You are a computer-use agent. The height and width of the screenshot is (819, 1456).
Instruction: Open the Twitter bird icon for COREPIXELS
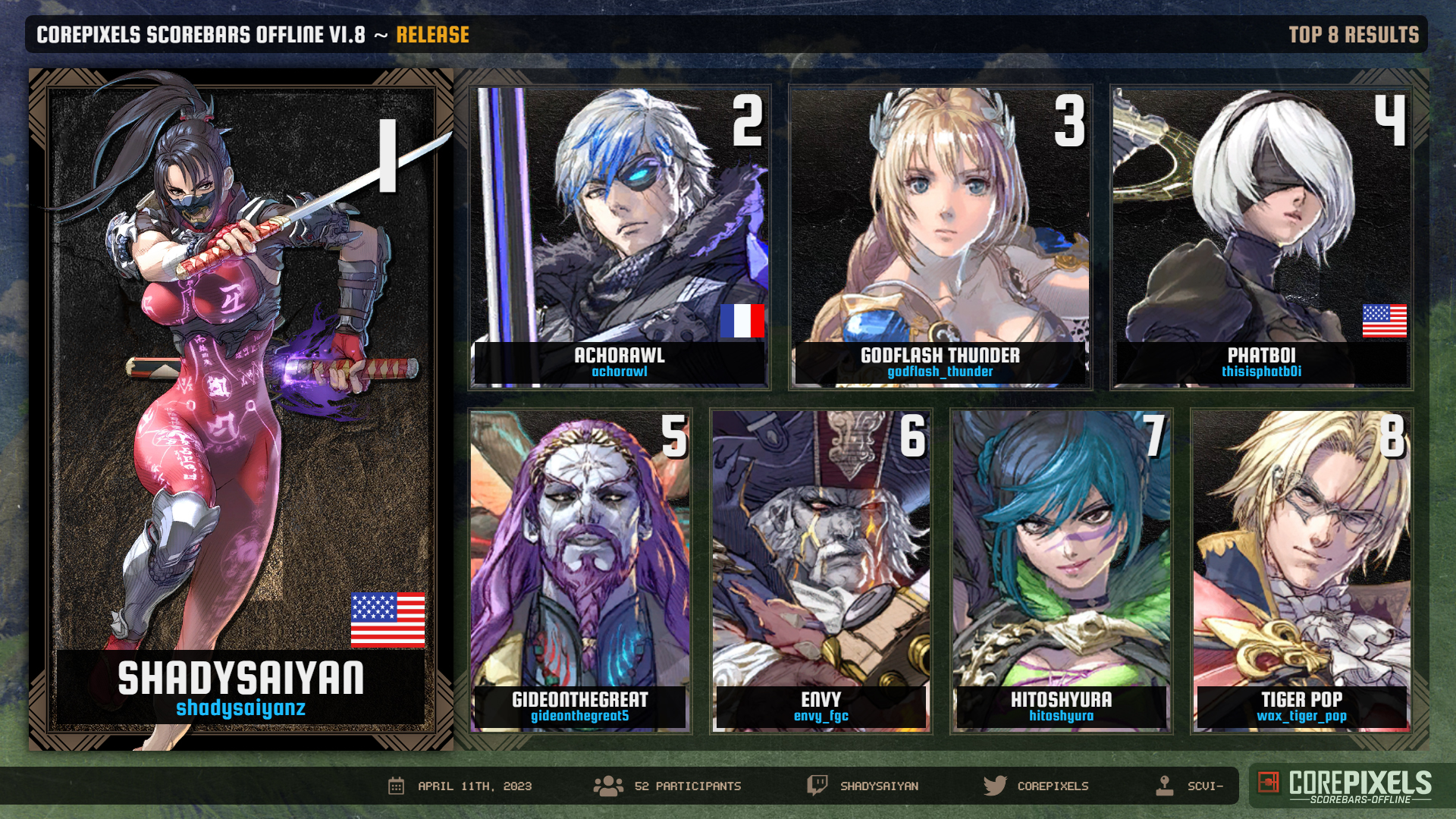pos(994,786)
